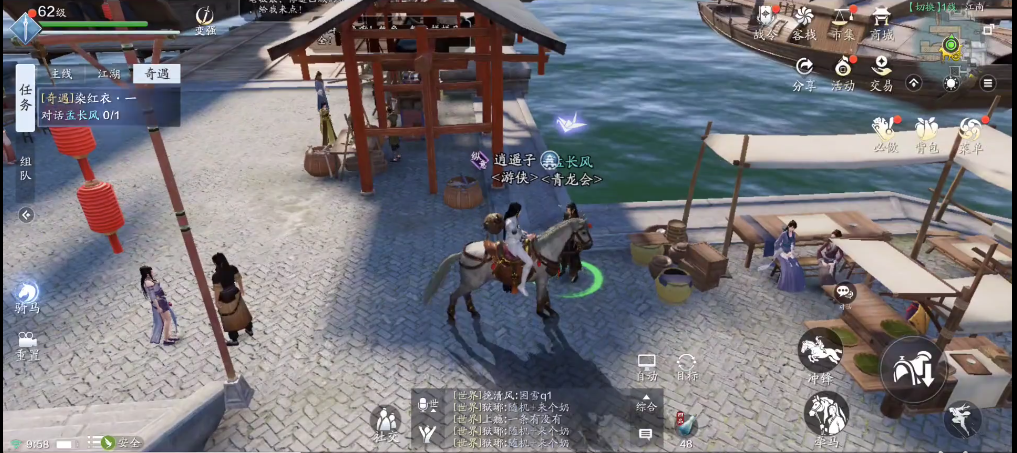Open the 商城 shop
Viewport: 1017px width, 453px height.
[x=881, y=22]
